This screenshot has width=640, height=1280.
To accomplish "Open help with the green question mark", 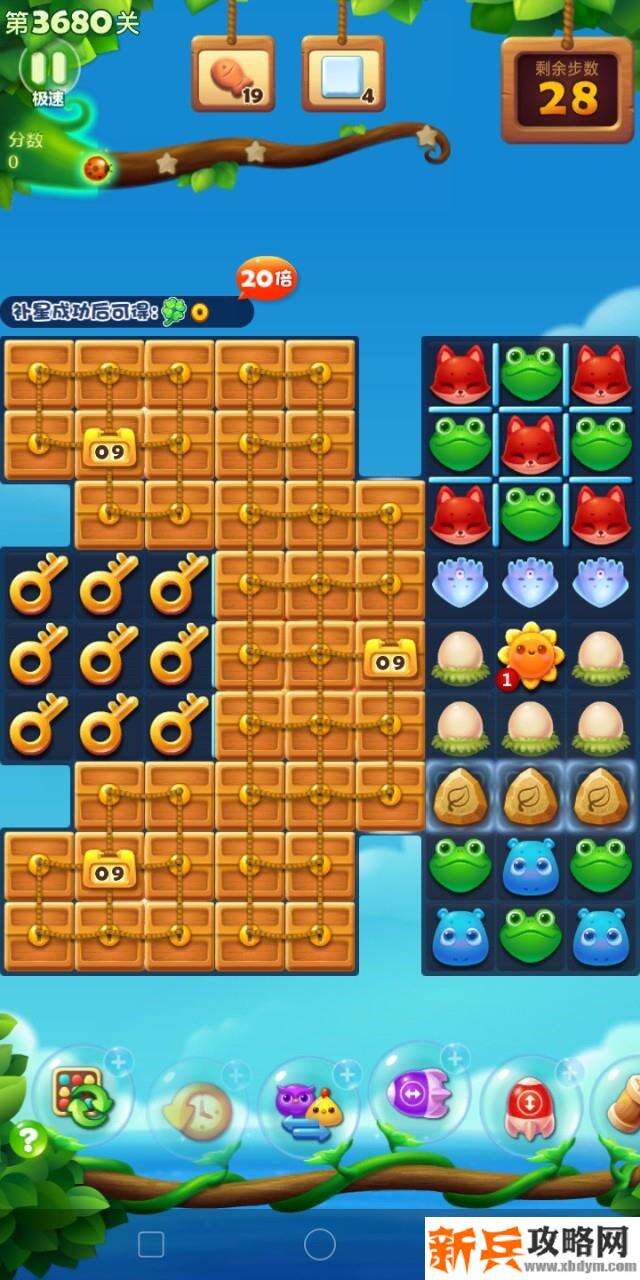I will [x=30, y=1140].
